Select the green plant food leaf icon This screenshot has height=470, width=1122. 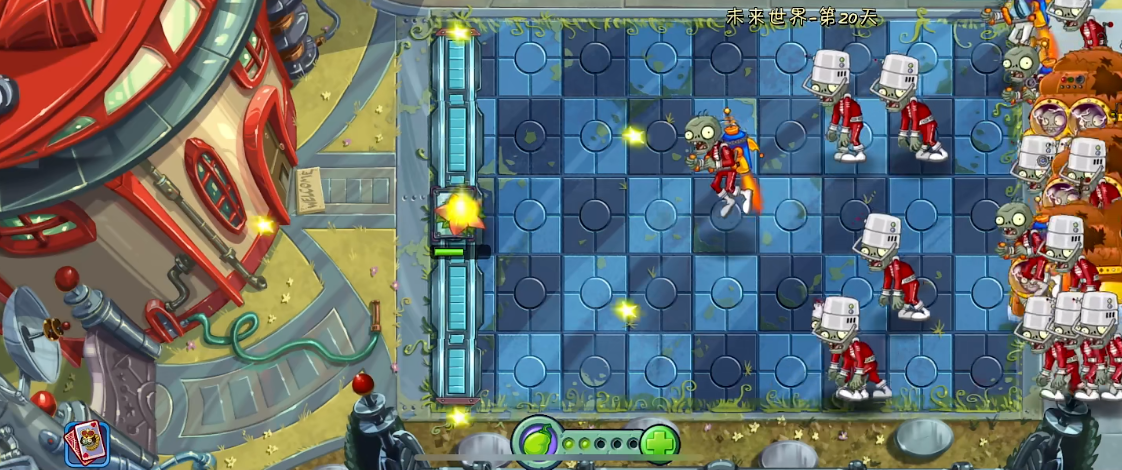pos(536,440)
